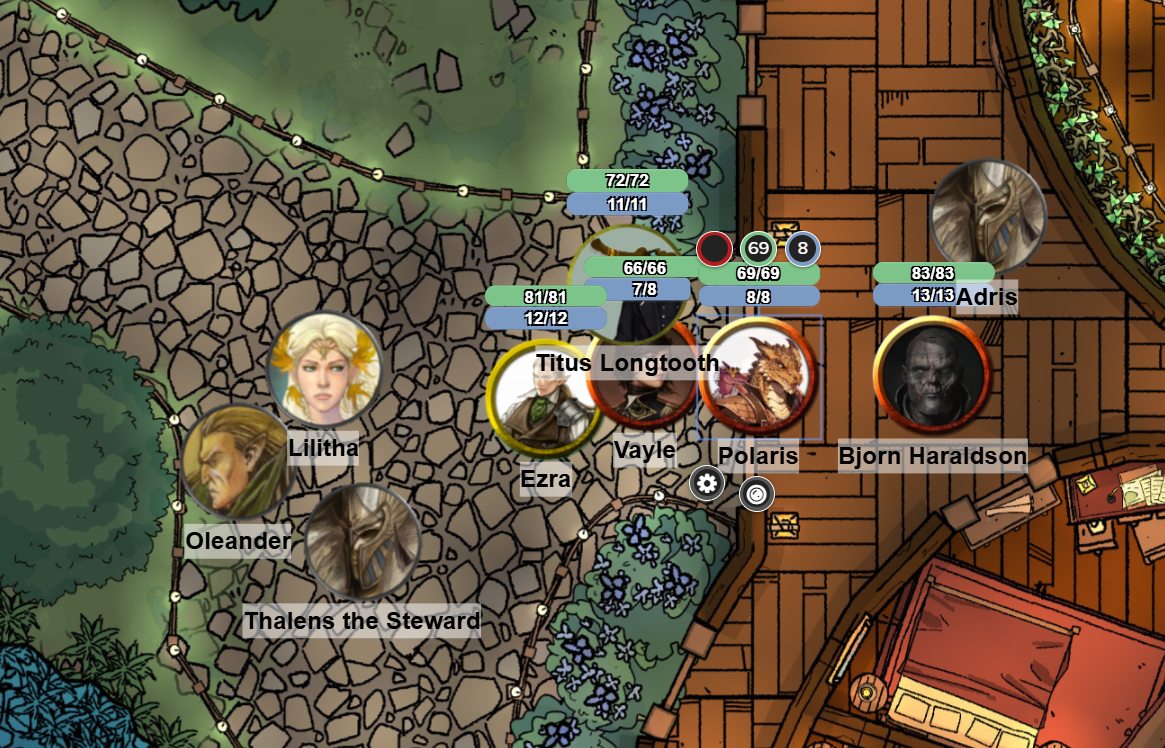The image size is (1165, 748).
Task: Select the Bjorn Haraldson token
Action: [x=931, y=375]
